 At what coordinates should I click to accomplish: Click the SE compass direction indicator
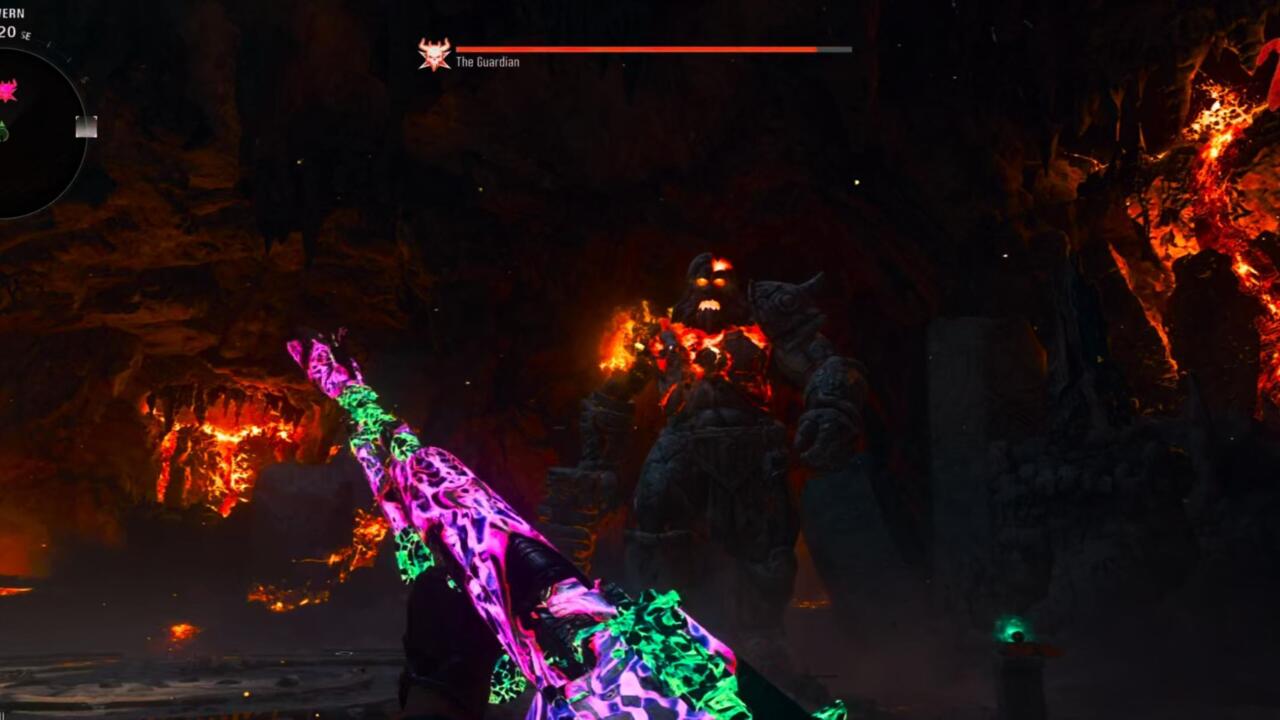click(26, 36)
